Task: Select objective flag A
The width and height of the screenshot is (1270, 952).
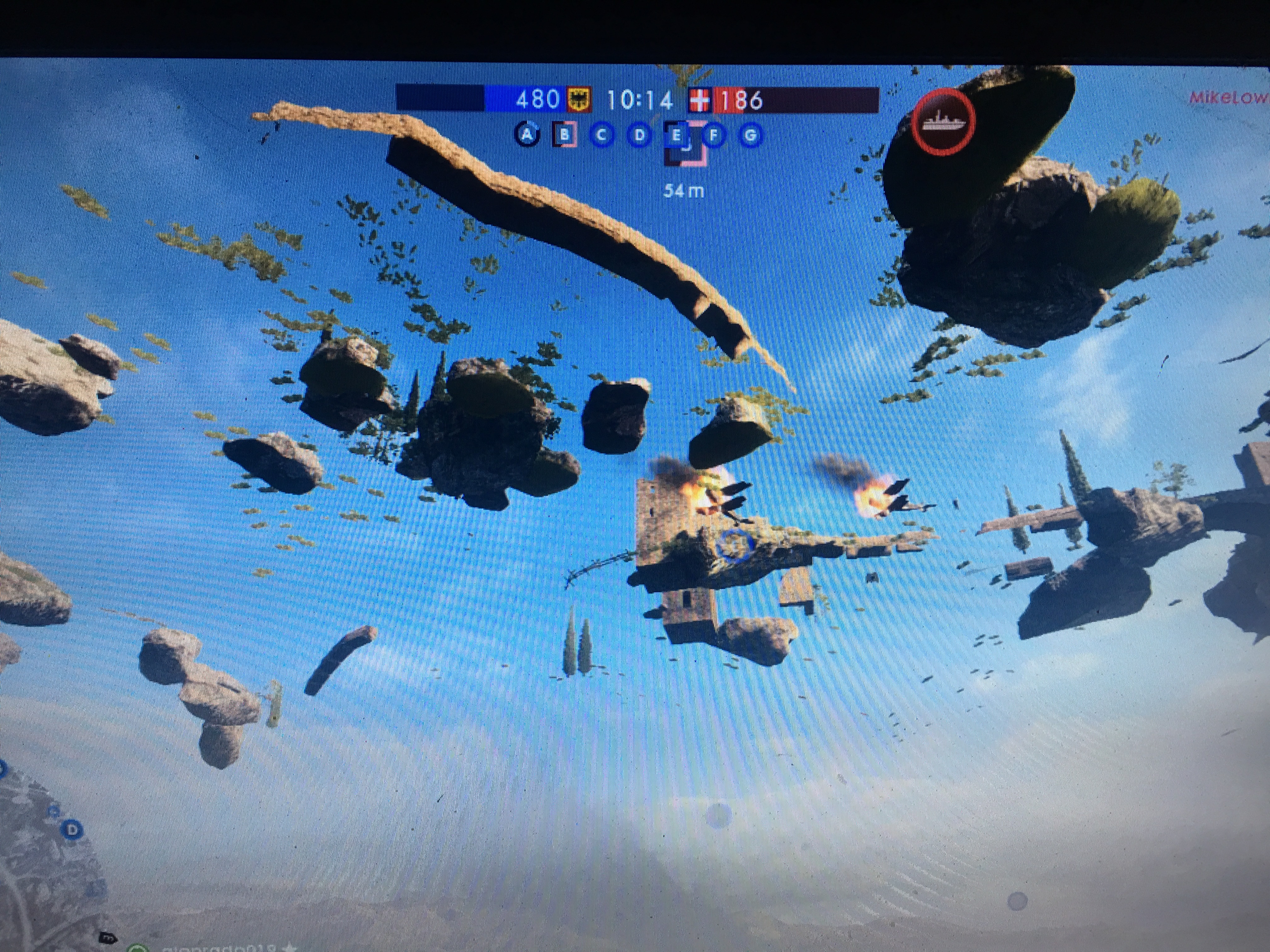Action: pos(527,135)
